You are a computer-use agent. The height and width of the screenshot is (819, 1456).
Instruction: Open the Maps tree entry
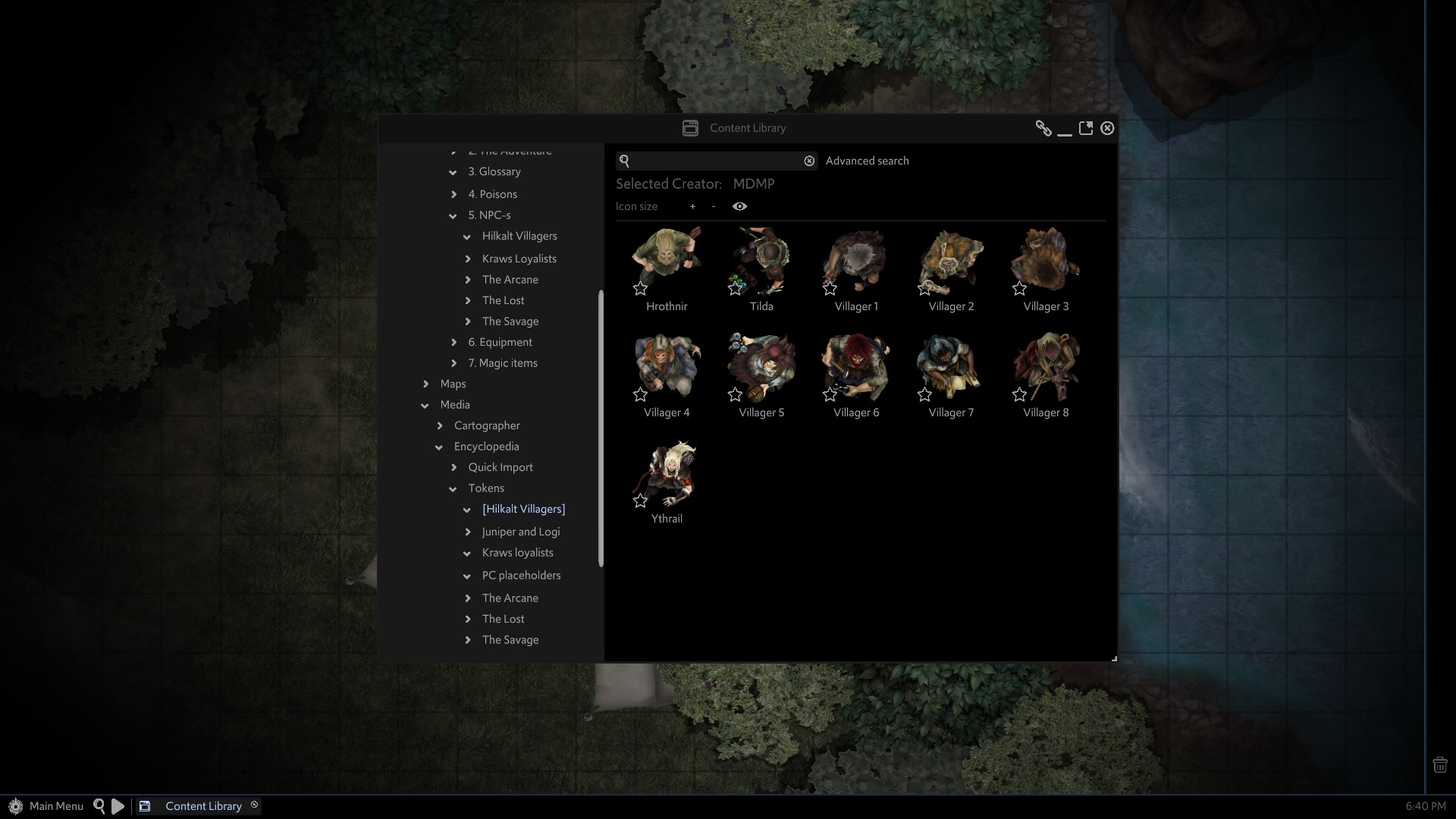pyautogui.click(x=453, y=384)
